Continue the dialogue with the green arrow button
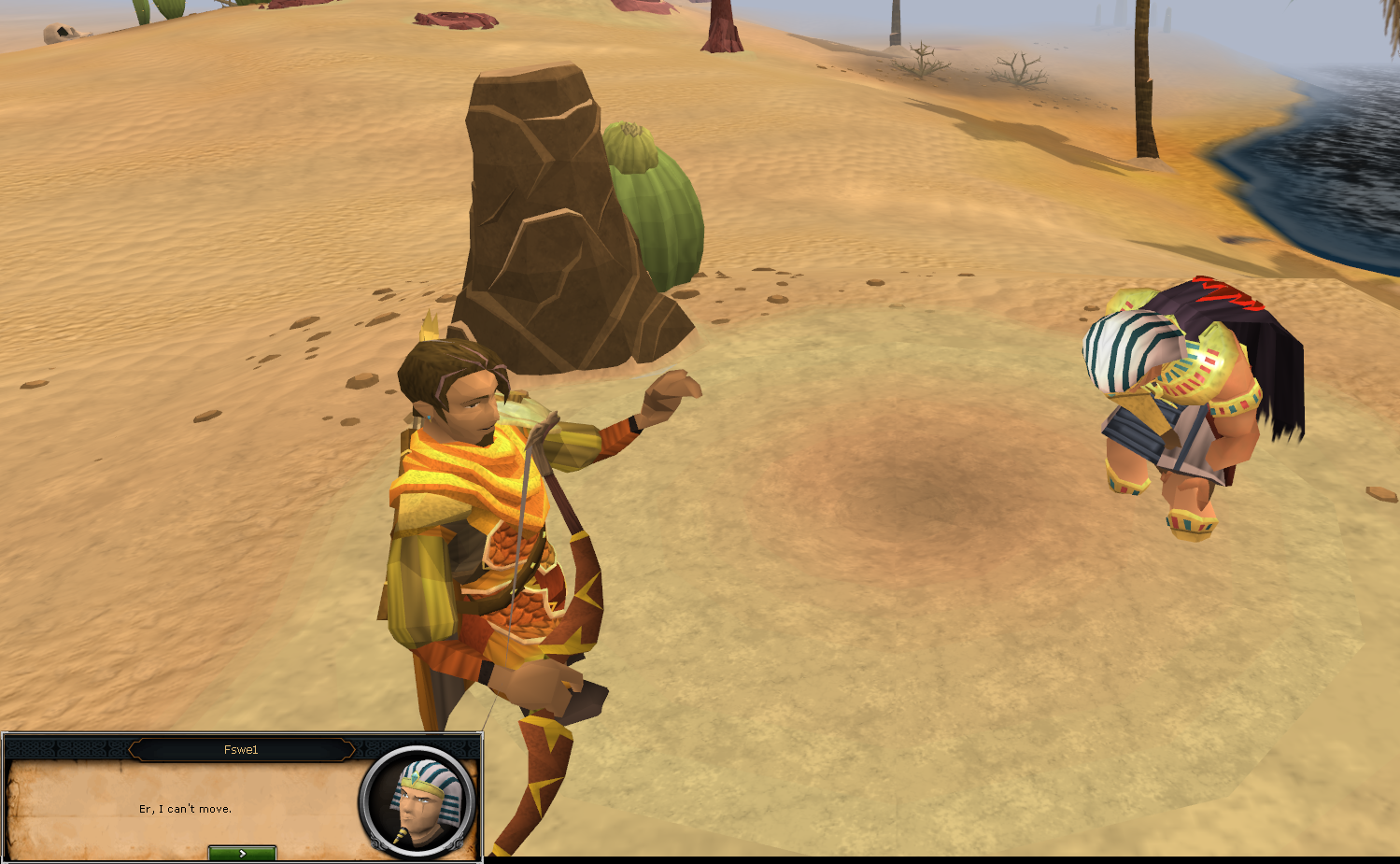This screenshot has height=864, width=1400. [x=242, y=853]
